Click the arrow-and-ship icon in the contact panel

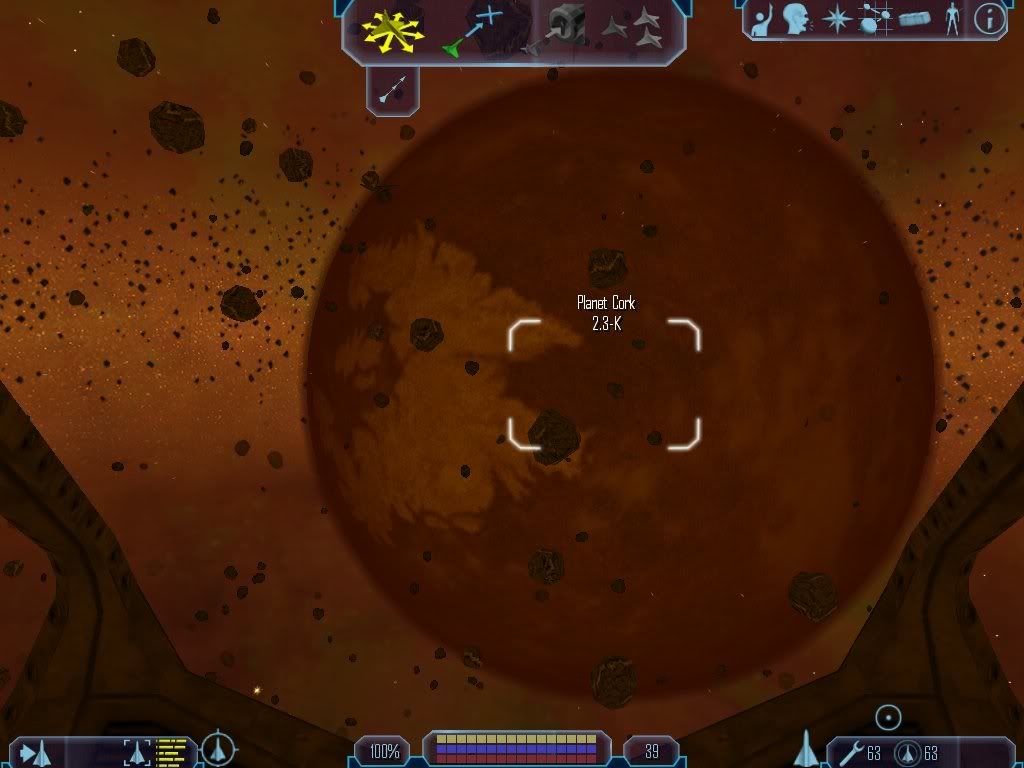[x=34, y=751]
